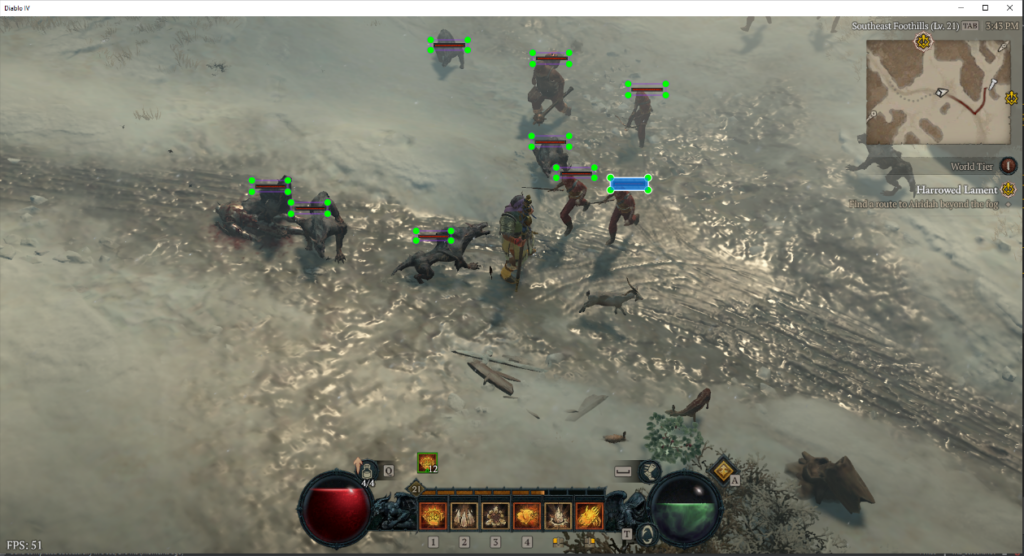Drink a healing potion from the potion icon

click(x=368, y=469)
